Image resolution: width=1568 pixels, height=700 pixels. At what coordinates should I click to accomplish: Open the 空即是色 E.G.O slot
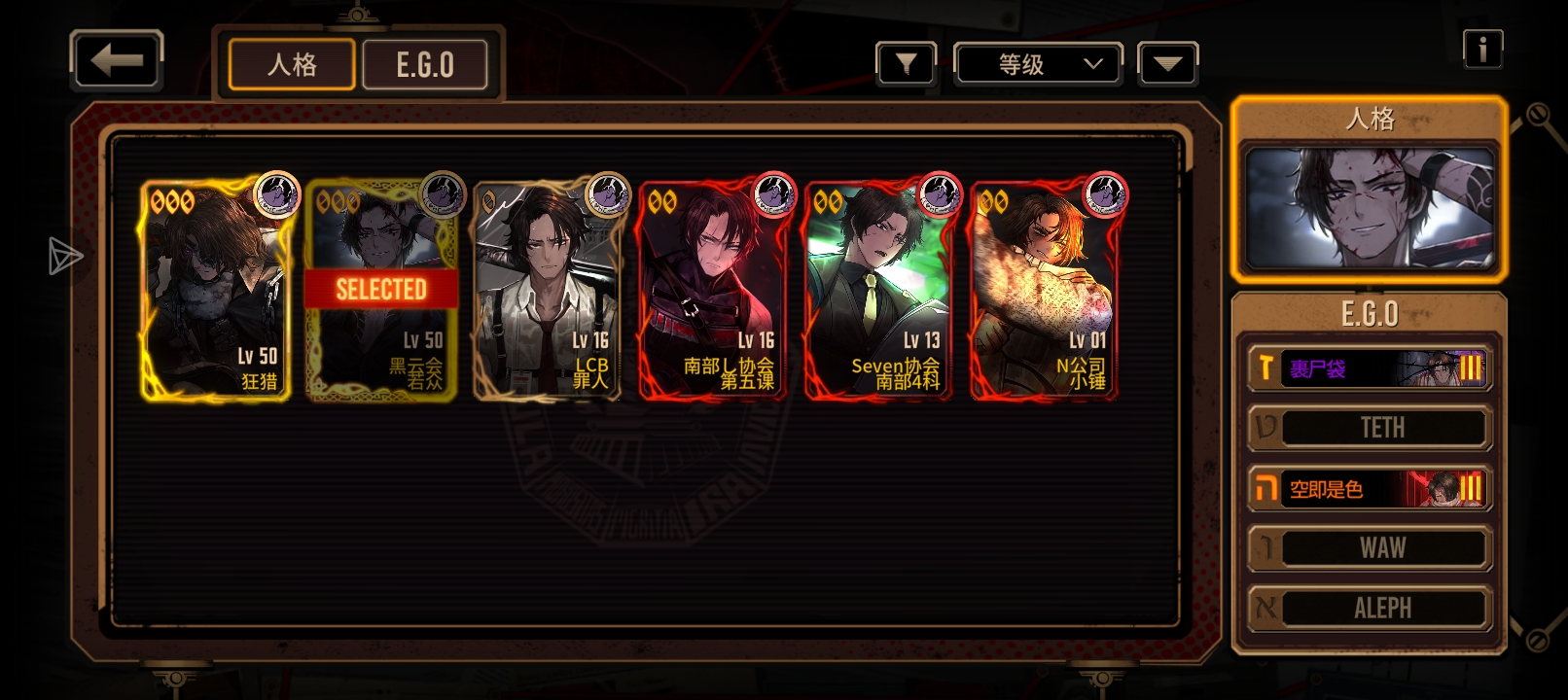click(x=1370, y=488)
